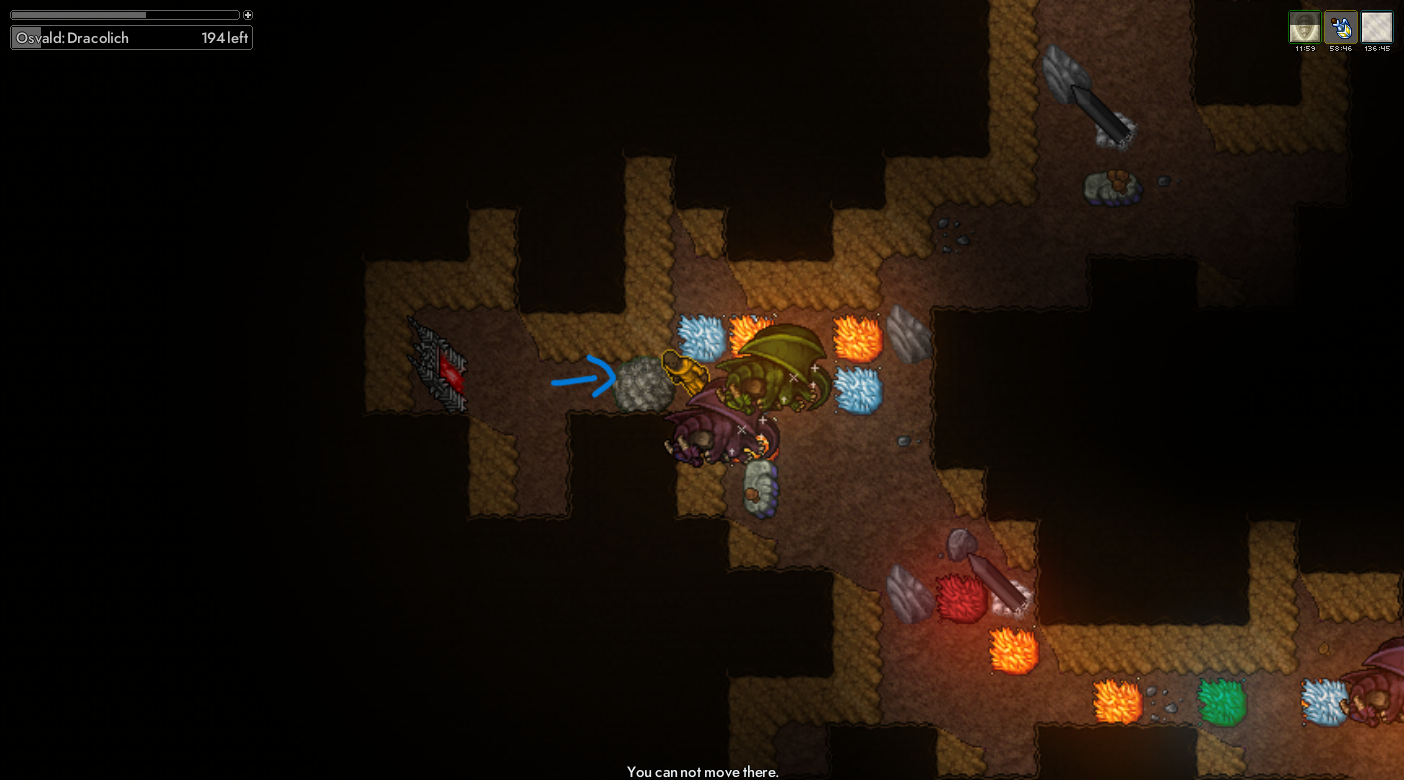Screen dimensions: 1404x780
Task: Click the blue potion flask buff icon
Action: (1340, 27)
